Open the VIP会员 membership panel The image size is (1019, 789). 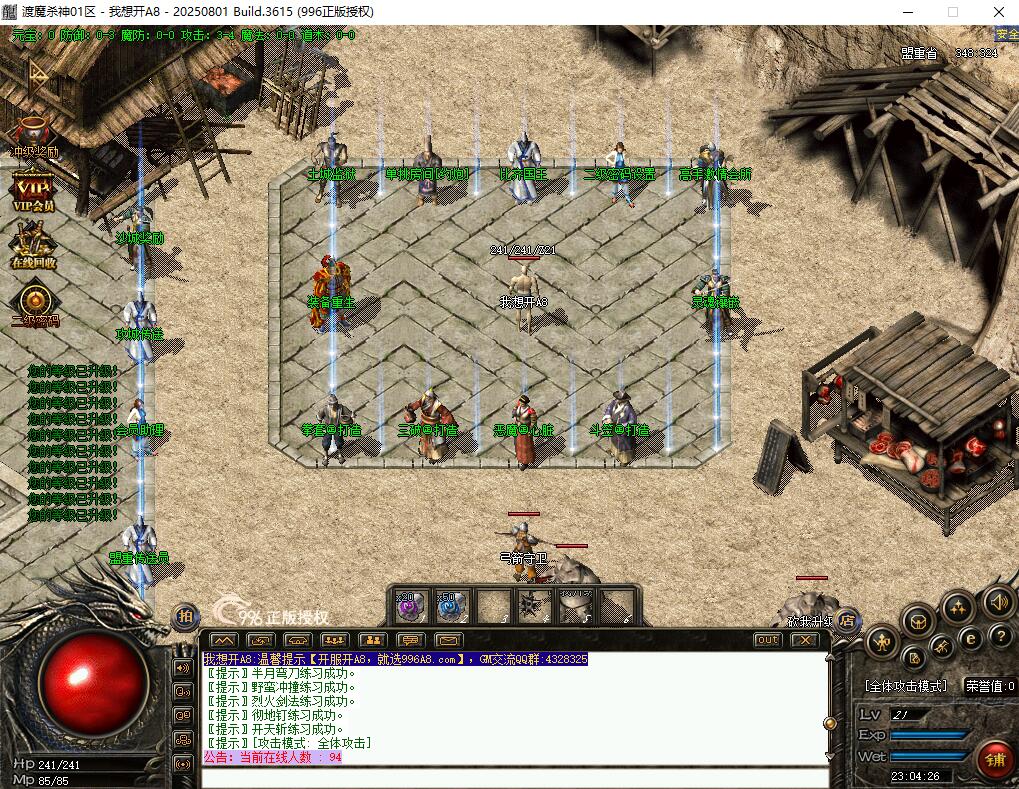(x=33, y=189)
